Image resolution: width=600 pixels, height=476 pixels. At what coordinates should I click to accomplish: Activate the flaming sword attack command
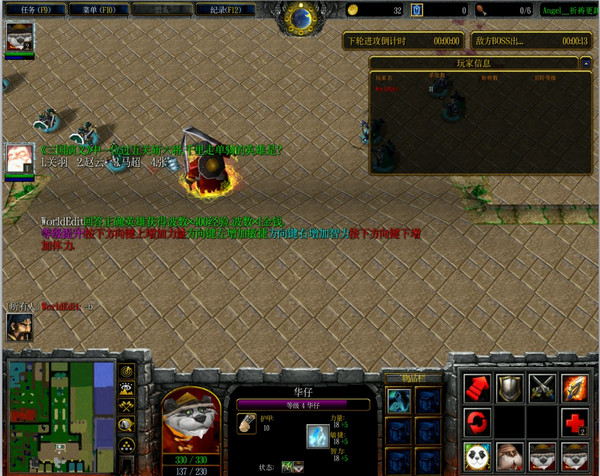[577, 387]
